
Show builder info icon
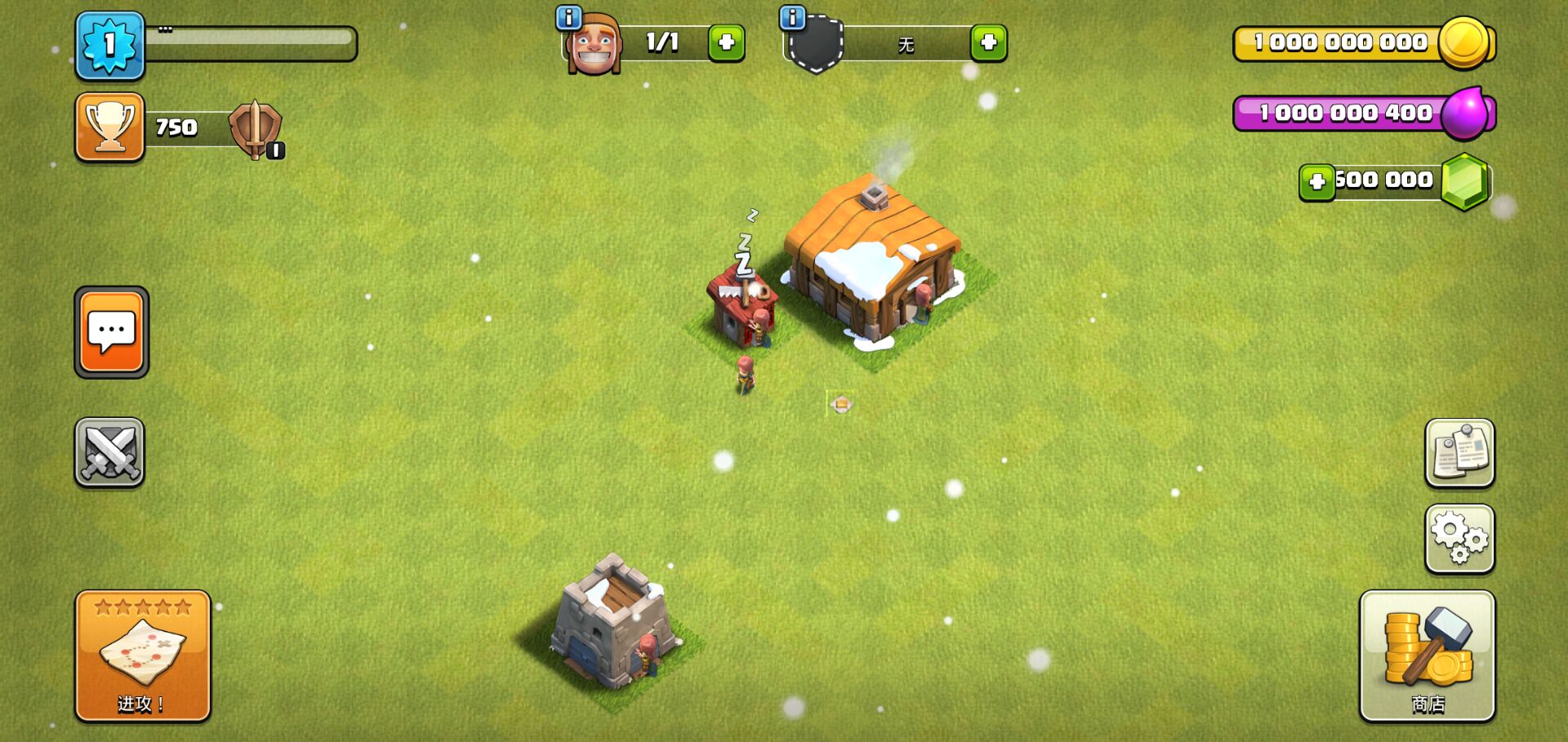pos(568,17)
